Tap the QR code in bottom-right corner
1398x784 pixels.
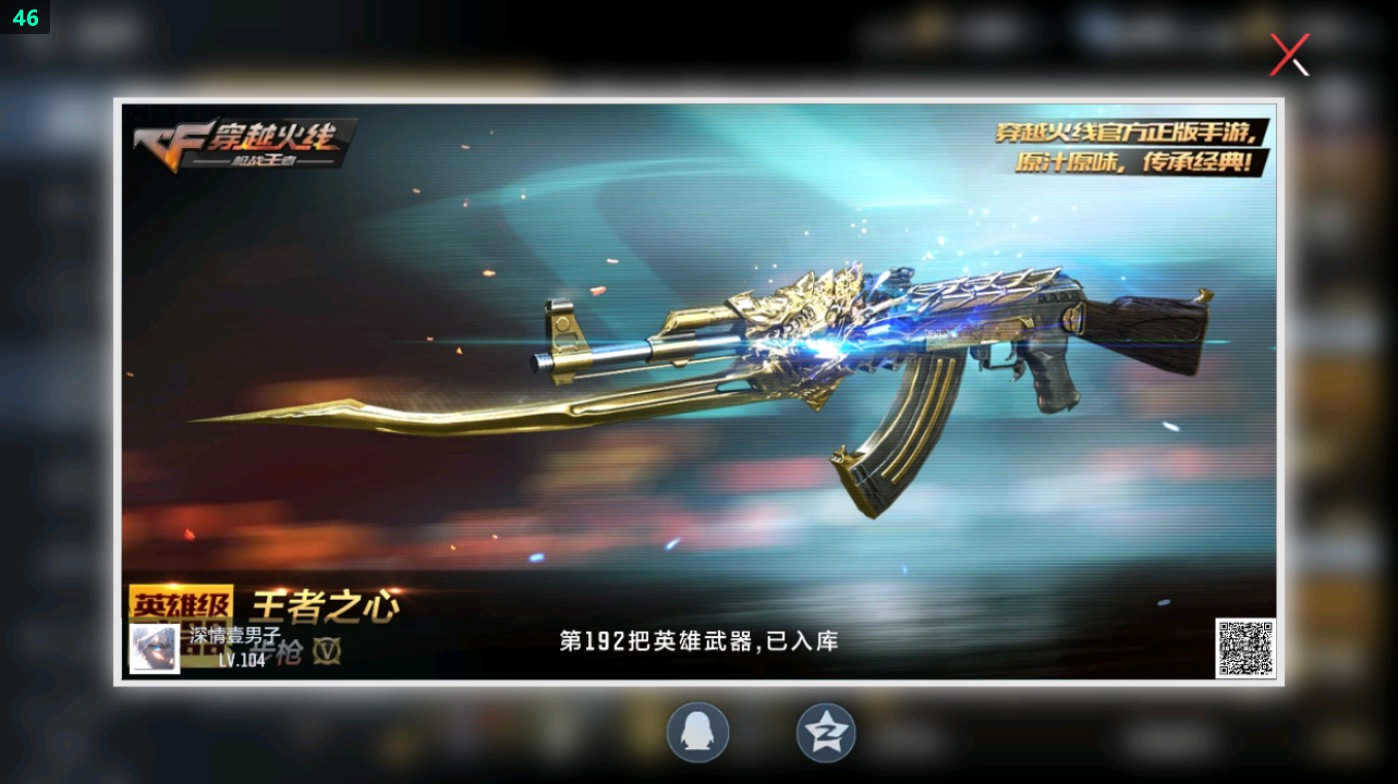(1245, 647)
